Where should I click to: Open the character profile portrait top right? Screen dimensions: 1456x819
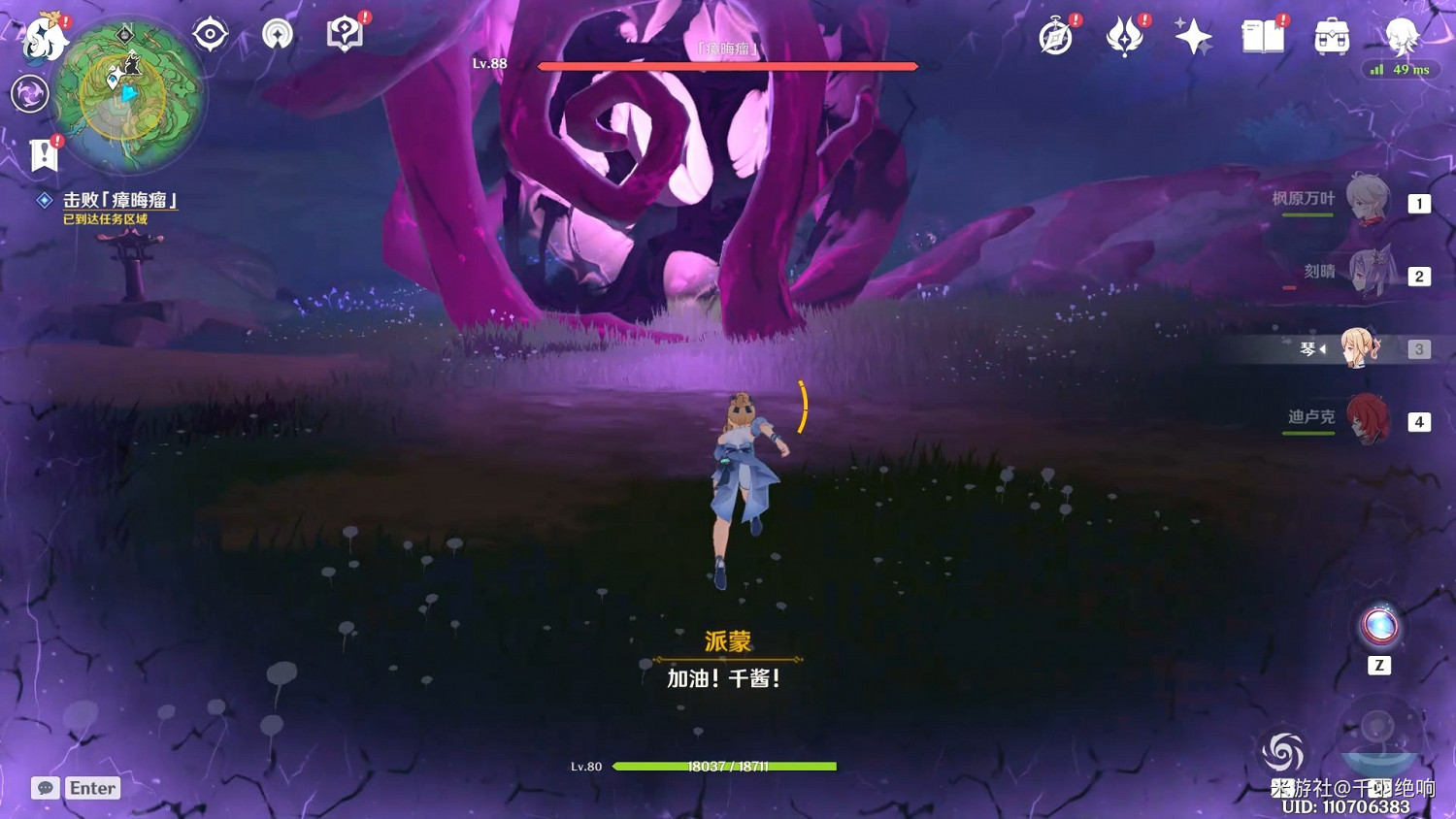click(1401, 37)
